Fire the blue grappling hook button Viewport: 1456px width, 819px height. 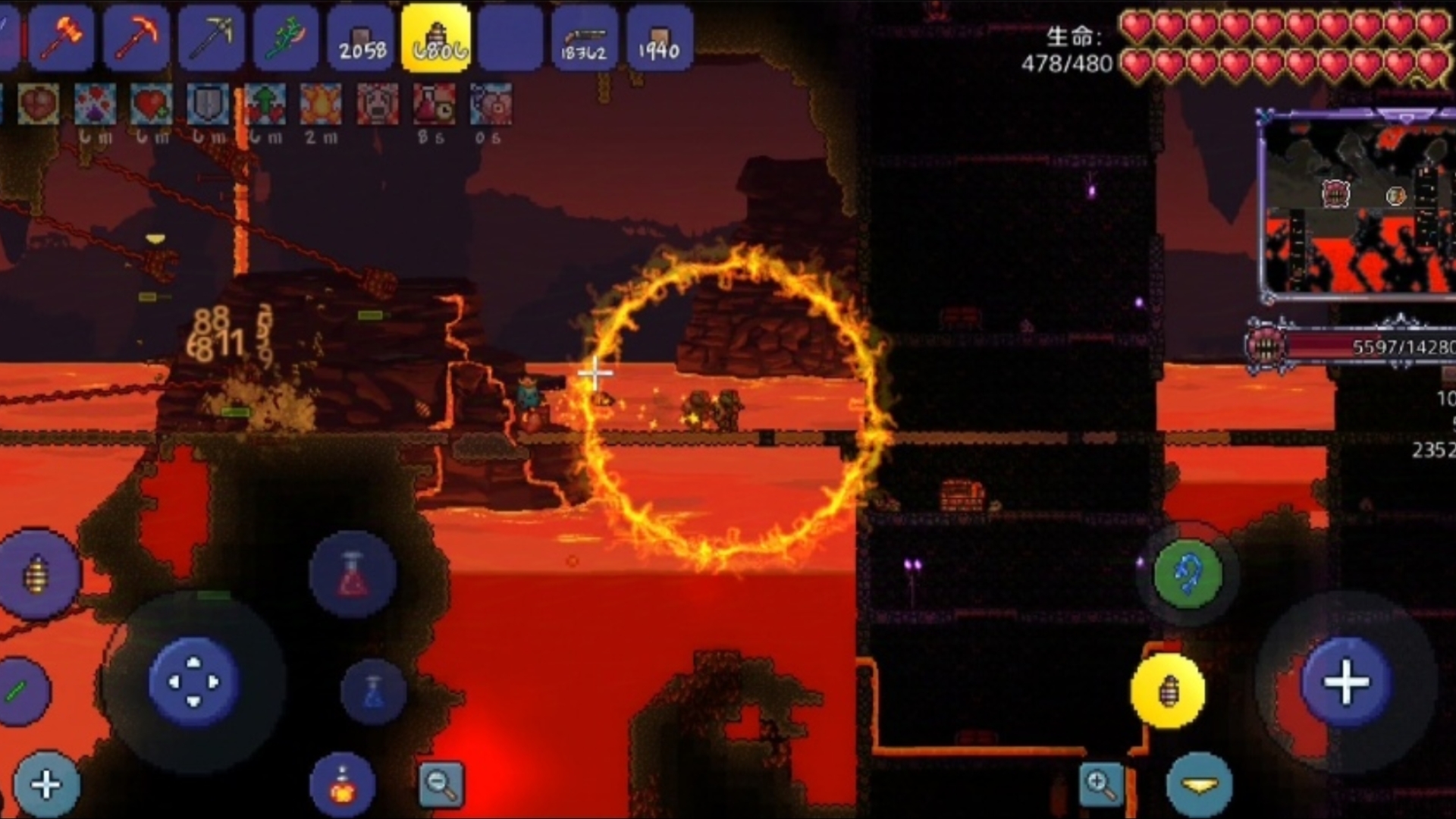coord(1188,574)
